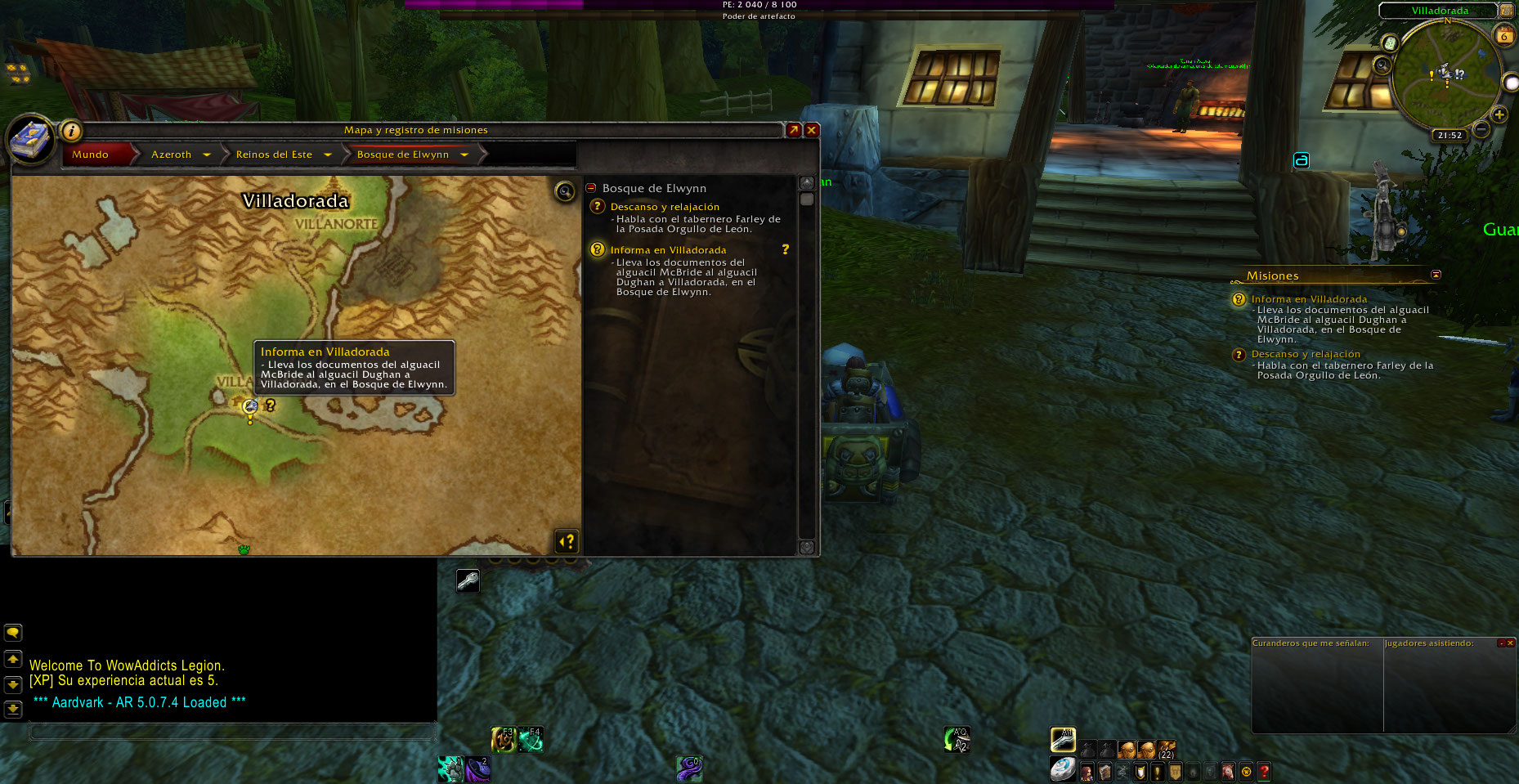This screenshot has width=1519, height=784.
Task: Collapse the Bosque de Elwynn quest header
Action: pyautogui.click(x=591, y=188)
